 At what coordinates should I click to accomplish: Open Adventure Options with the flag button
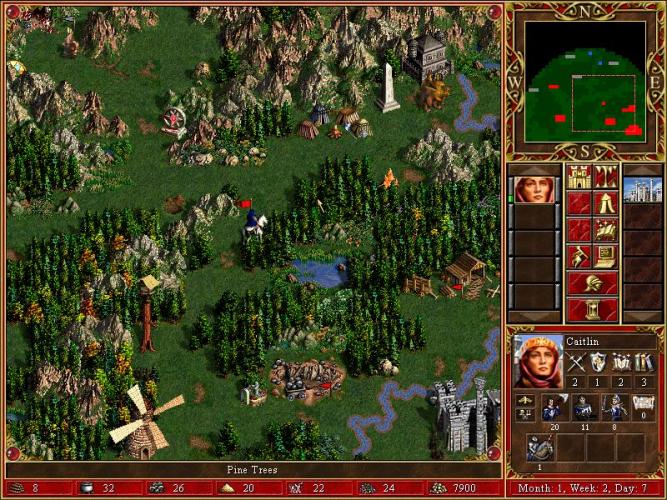[x=578, y=256]
